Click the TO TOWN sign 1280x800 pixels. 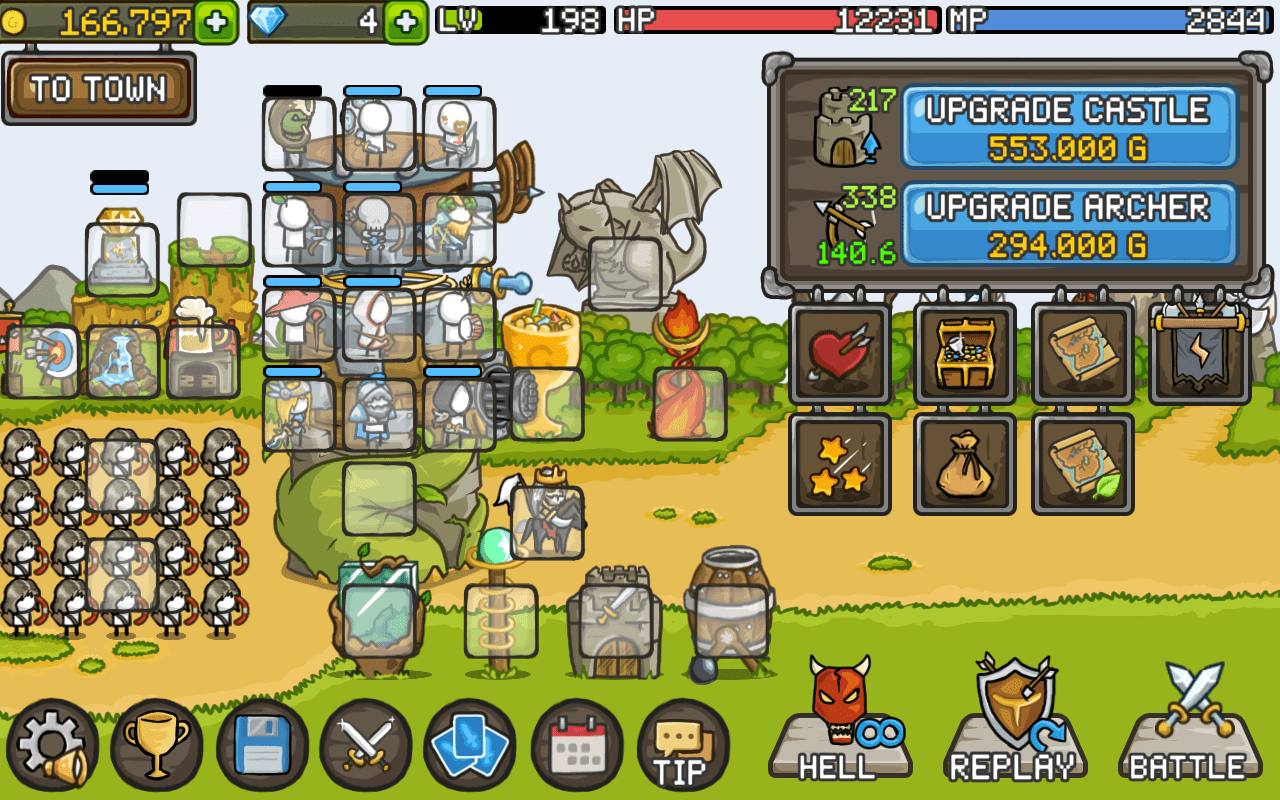[98, 88]
